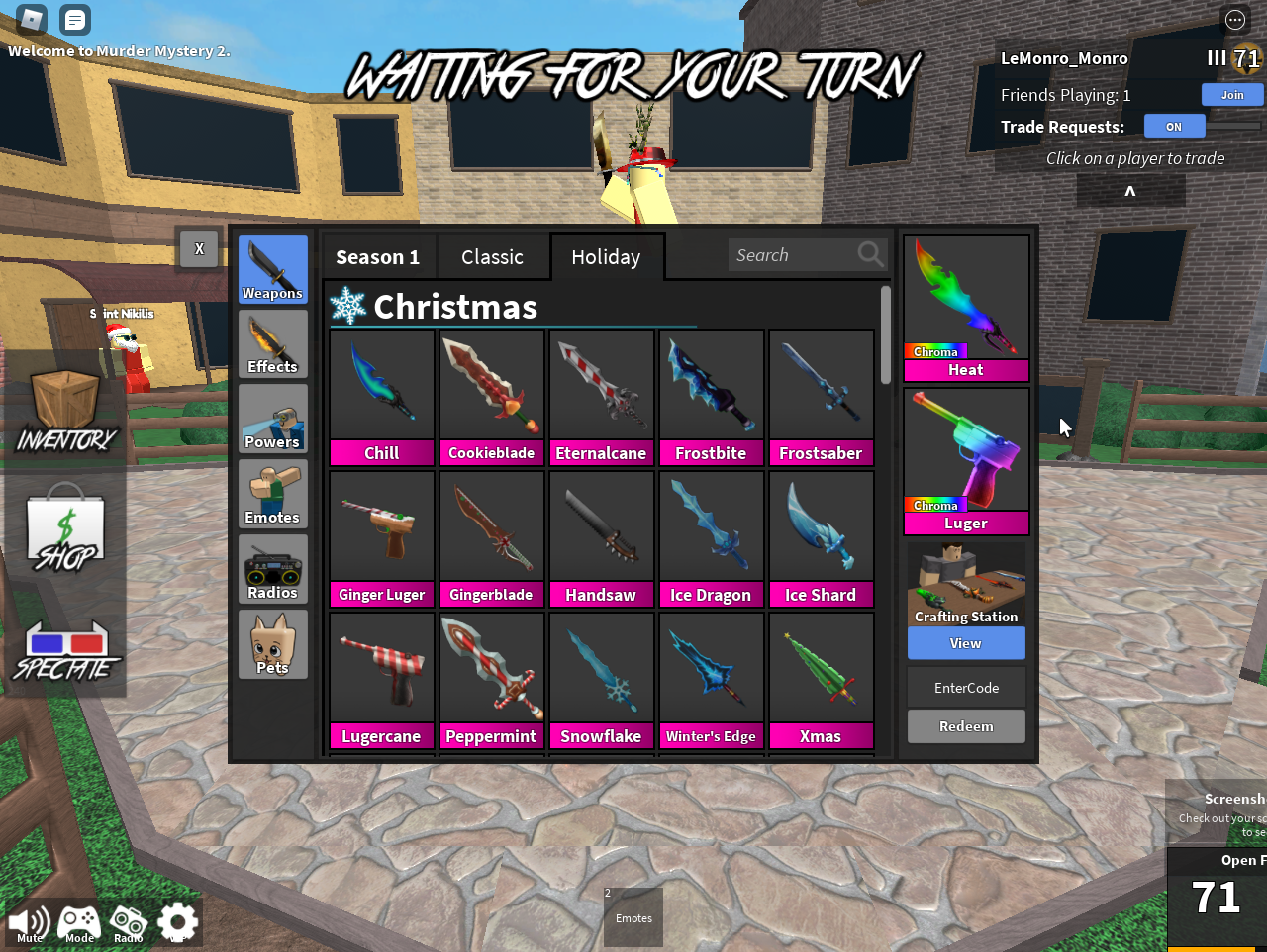Mute the game audio
Screen dimensions: 1267x952
(29, 920)
